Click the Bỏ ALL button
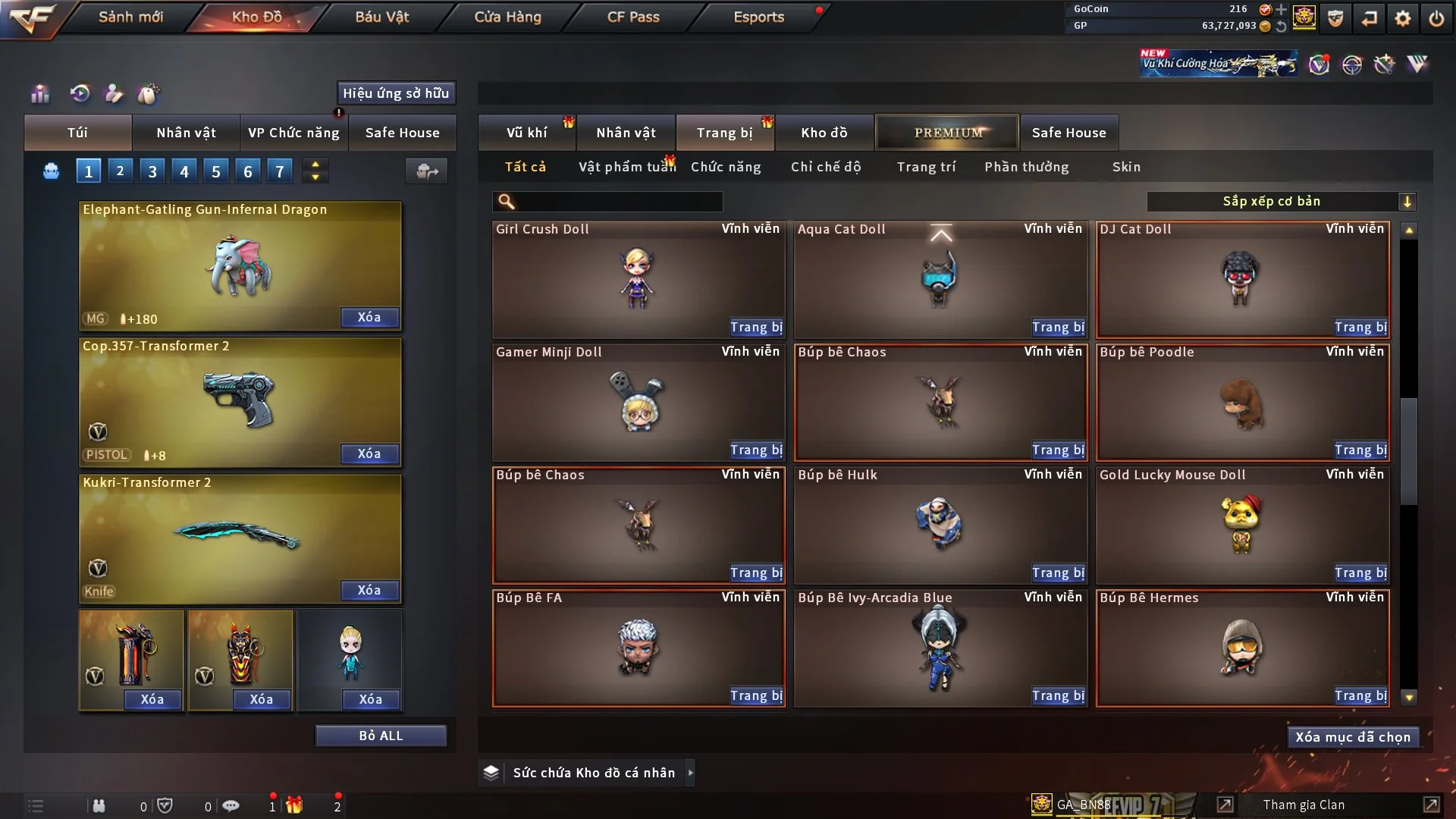This screenshot has width=1456, height=819. (381, 736)
